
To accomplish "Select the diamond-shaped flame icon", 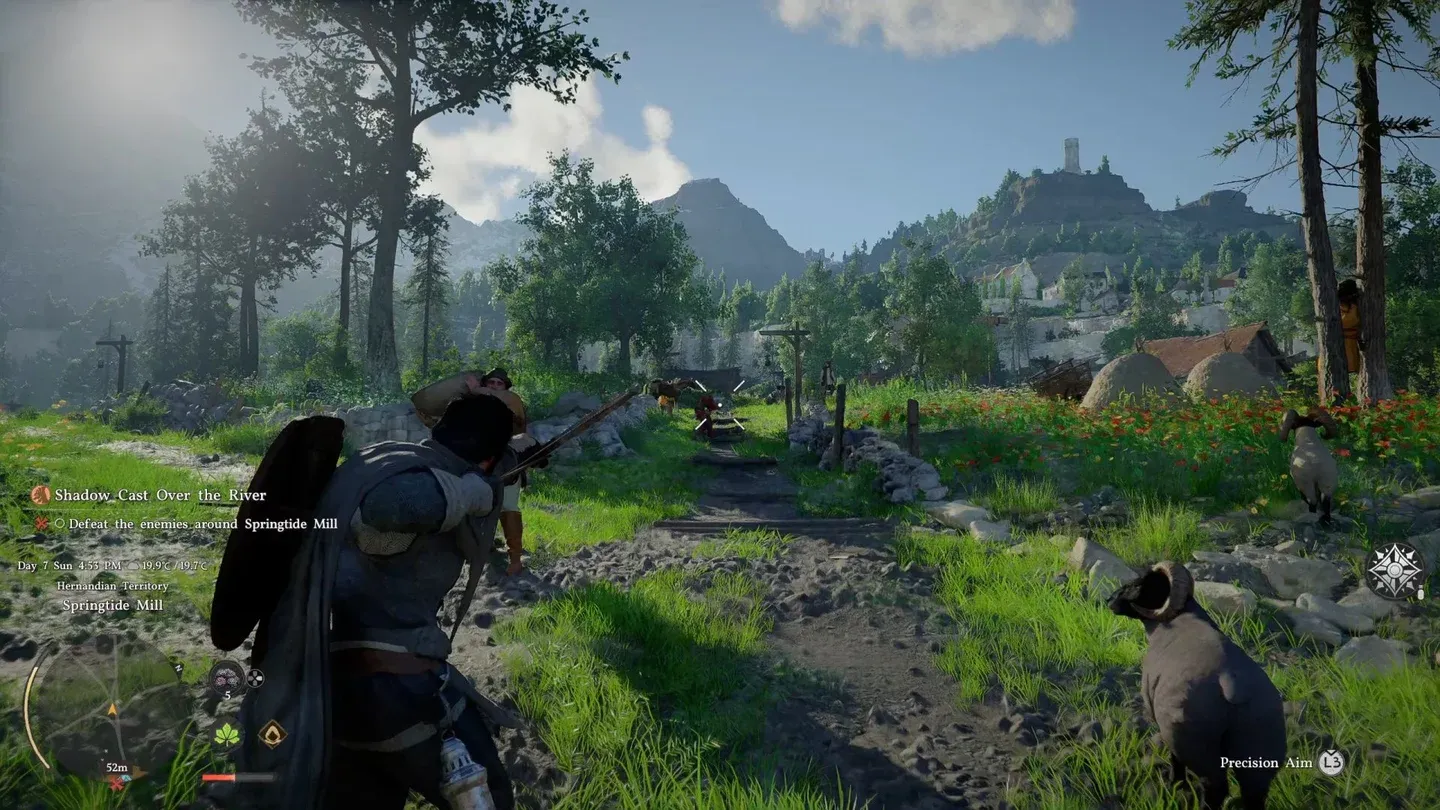I will (272, 735).
